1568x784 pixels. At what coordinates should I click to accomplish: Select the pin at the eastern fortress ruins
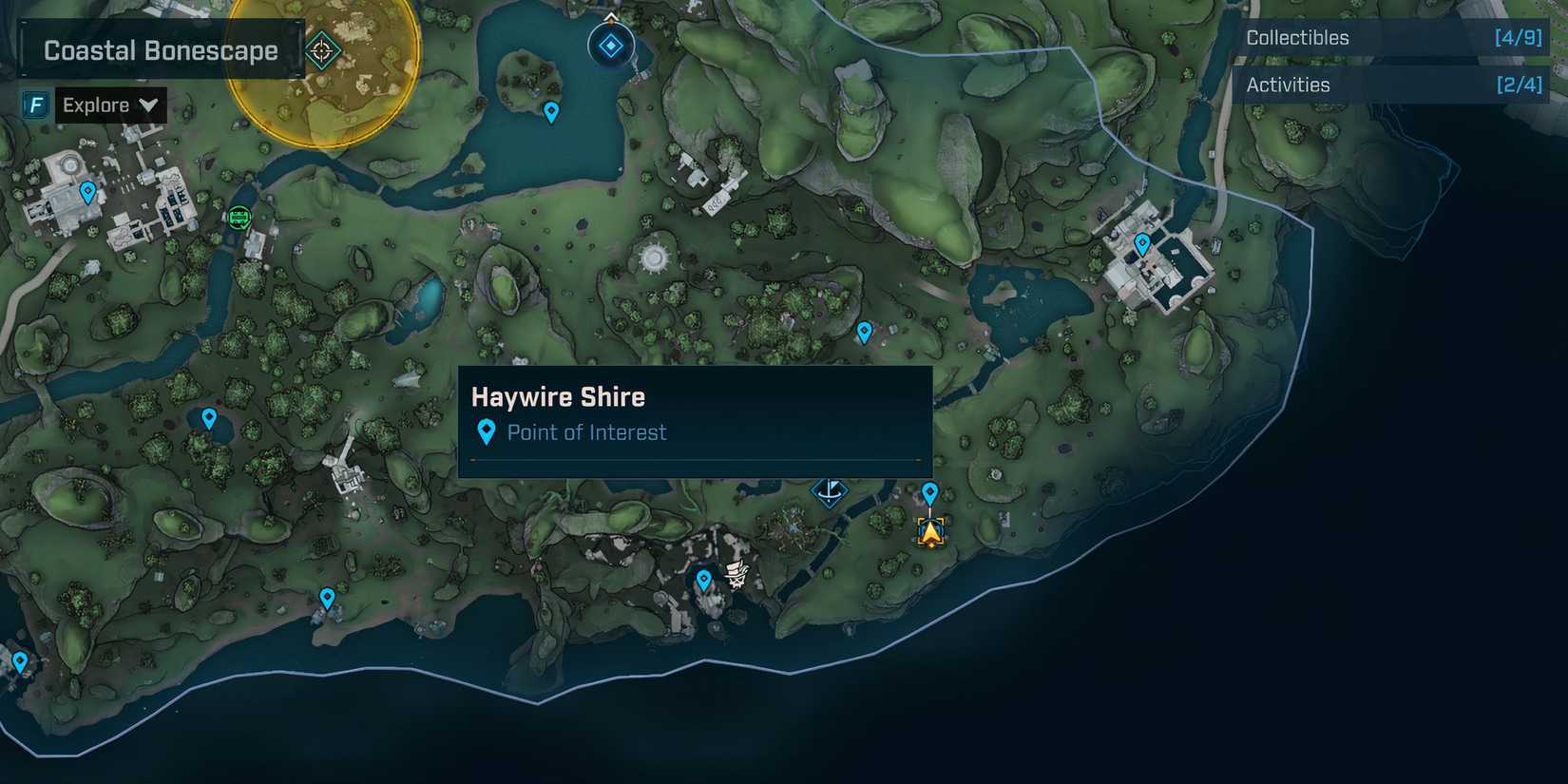coord(1142,242)
